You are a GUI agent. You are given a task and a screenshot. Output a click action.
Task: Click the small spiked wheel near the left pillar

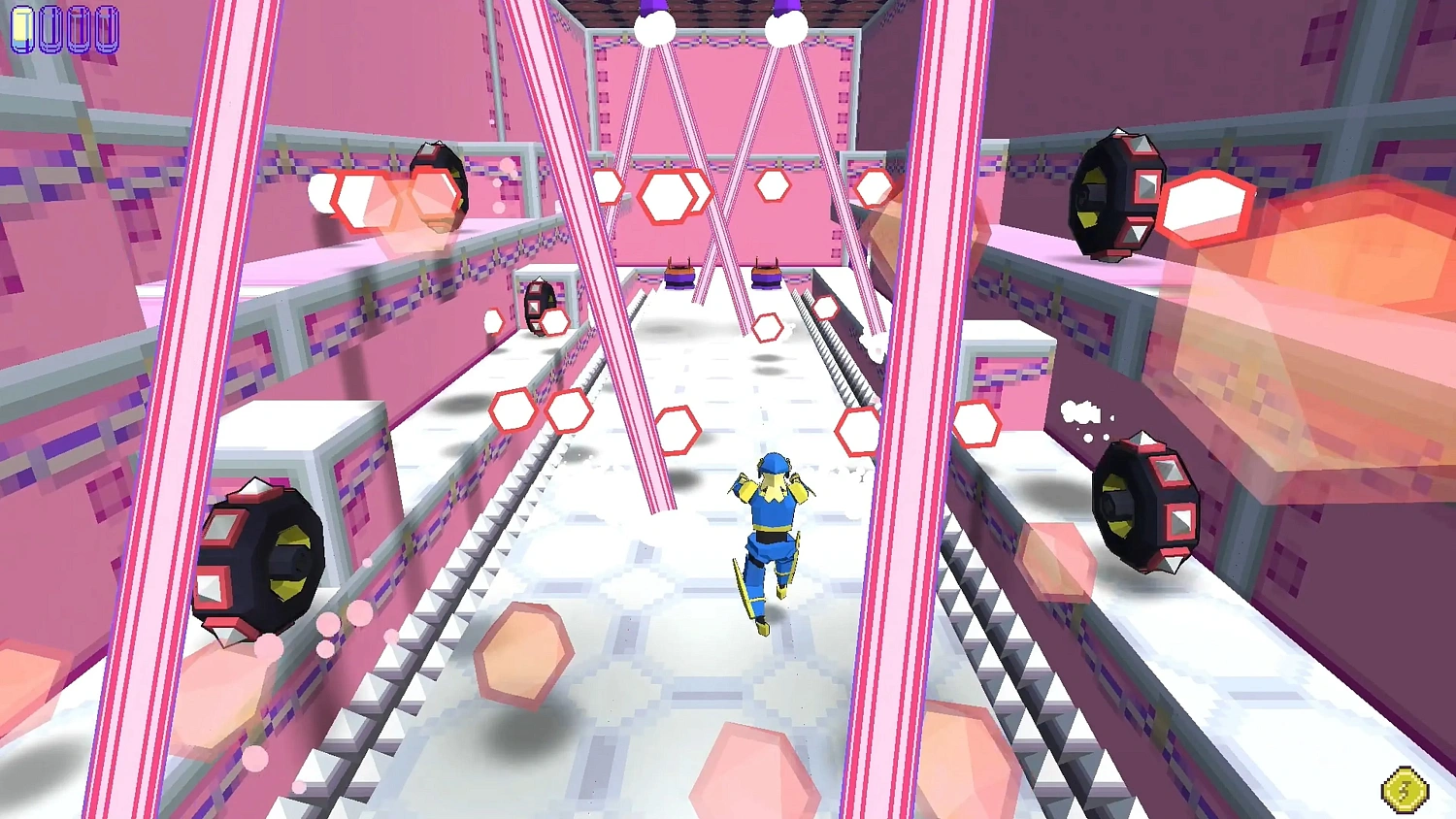pyautogui.click(x=542, y=309)
